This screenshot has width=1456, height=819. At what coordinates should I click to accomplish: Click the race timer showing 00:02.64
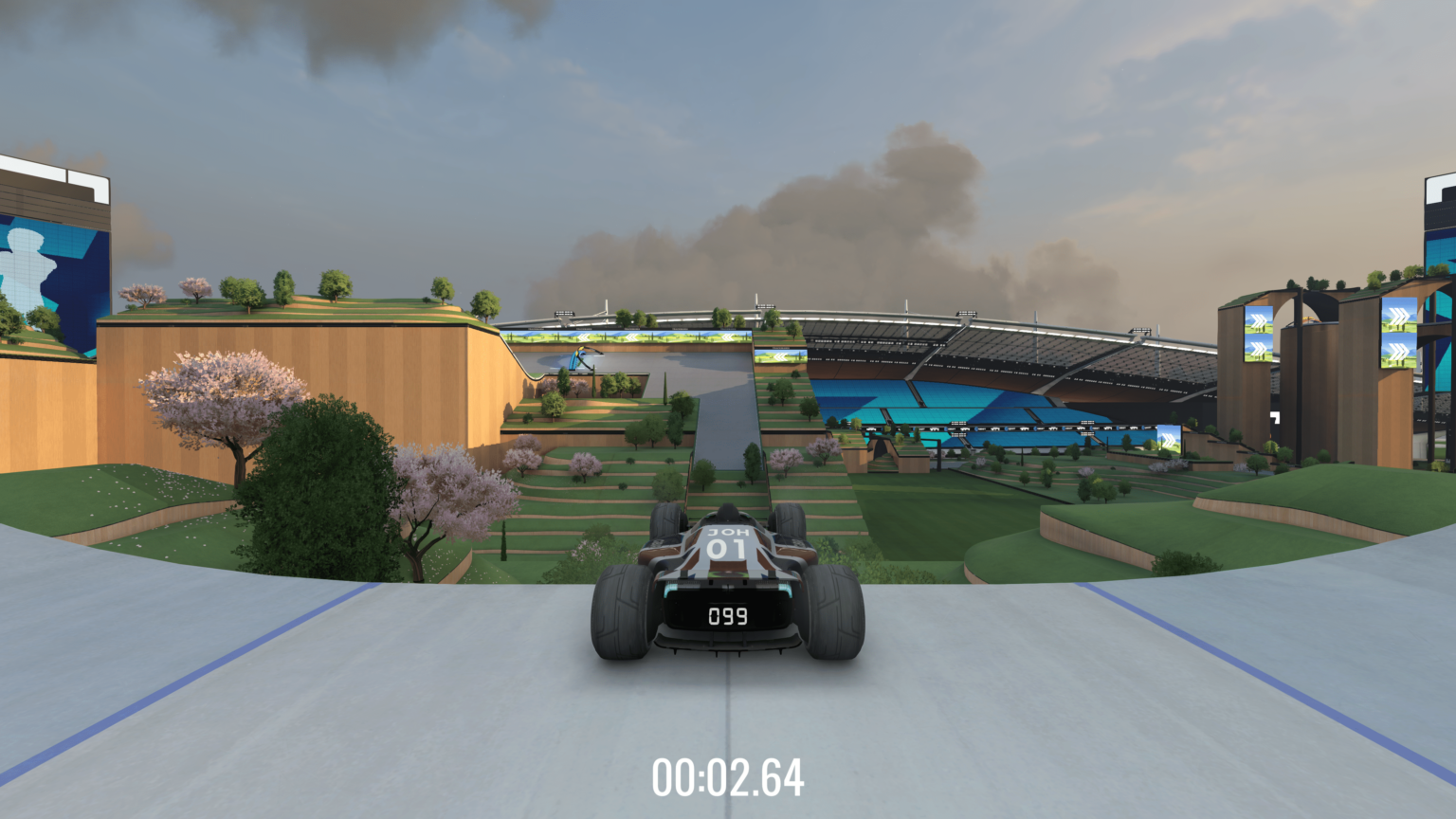click(728, 779)
